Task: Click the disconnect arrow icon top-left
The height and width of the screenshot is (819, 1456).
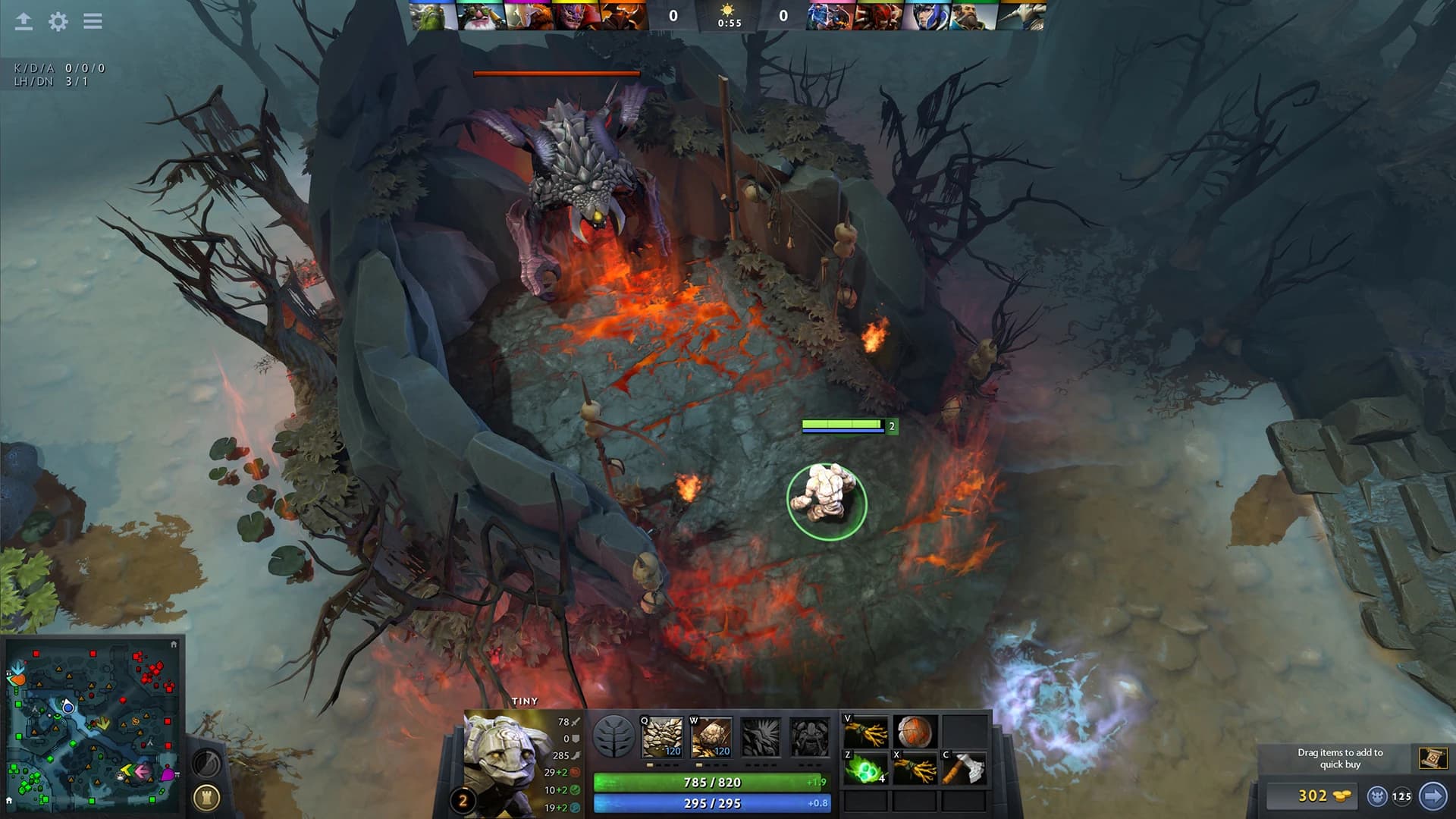Action: [23, 21]
